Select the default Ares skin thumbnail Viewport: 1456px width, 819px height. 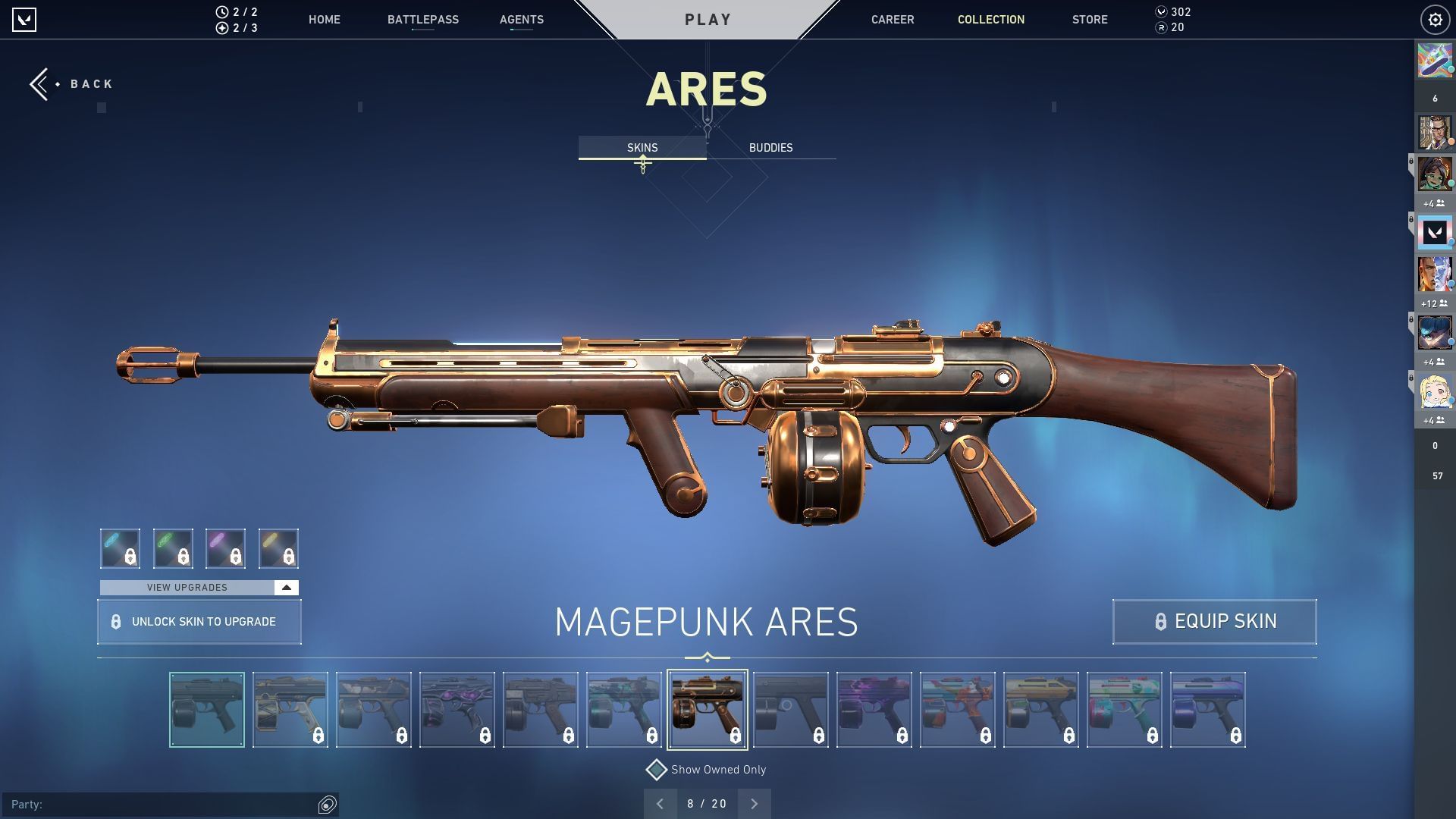207,710
